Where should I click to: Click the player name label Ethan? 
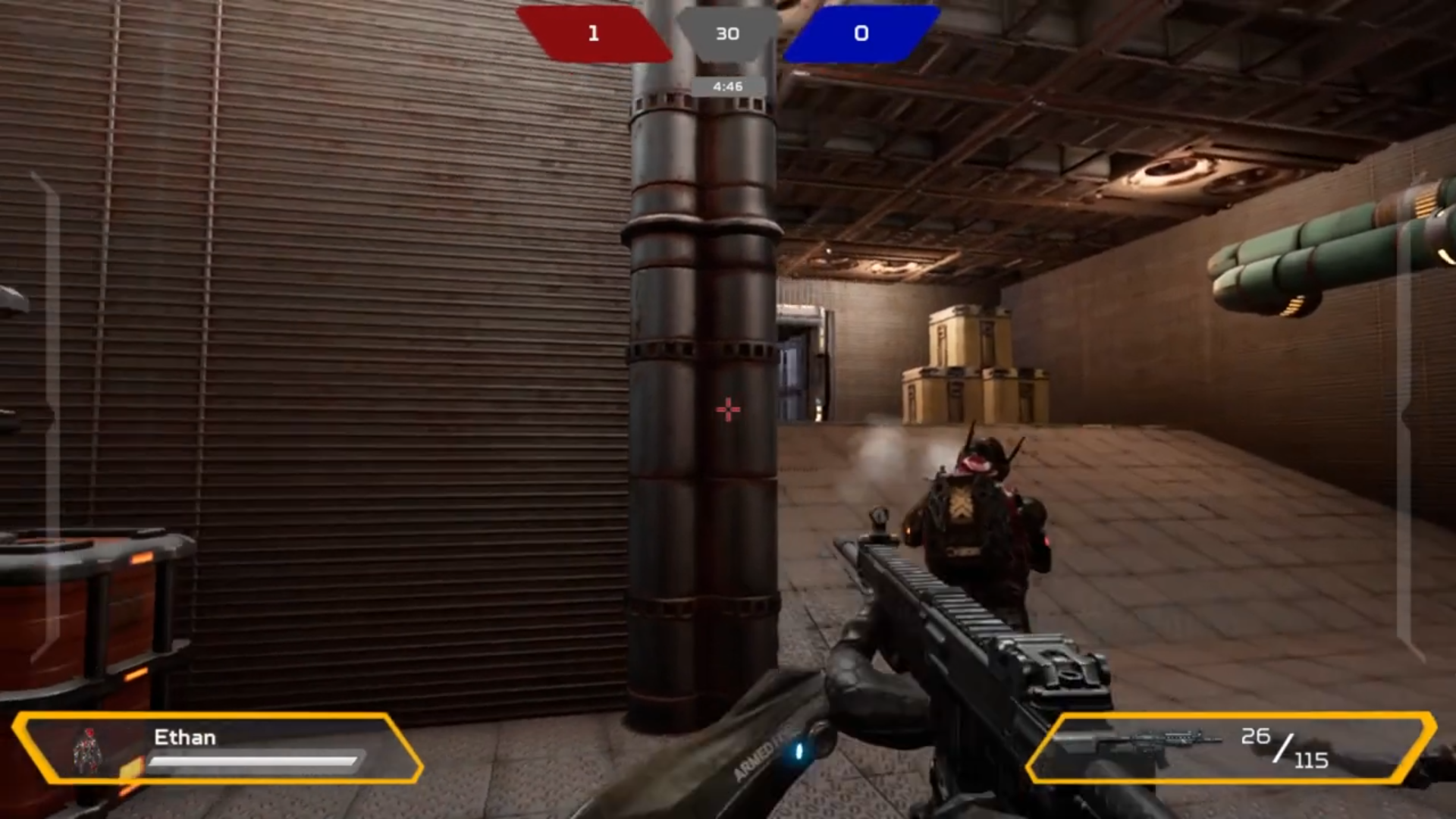click(x=186, y=737)
